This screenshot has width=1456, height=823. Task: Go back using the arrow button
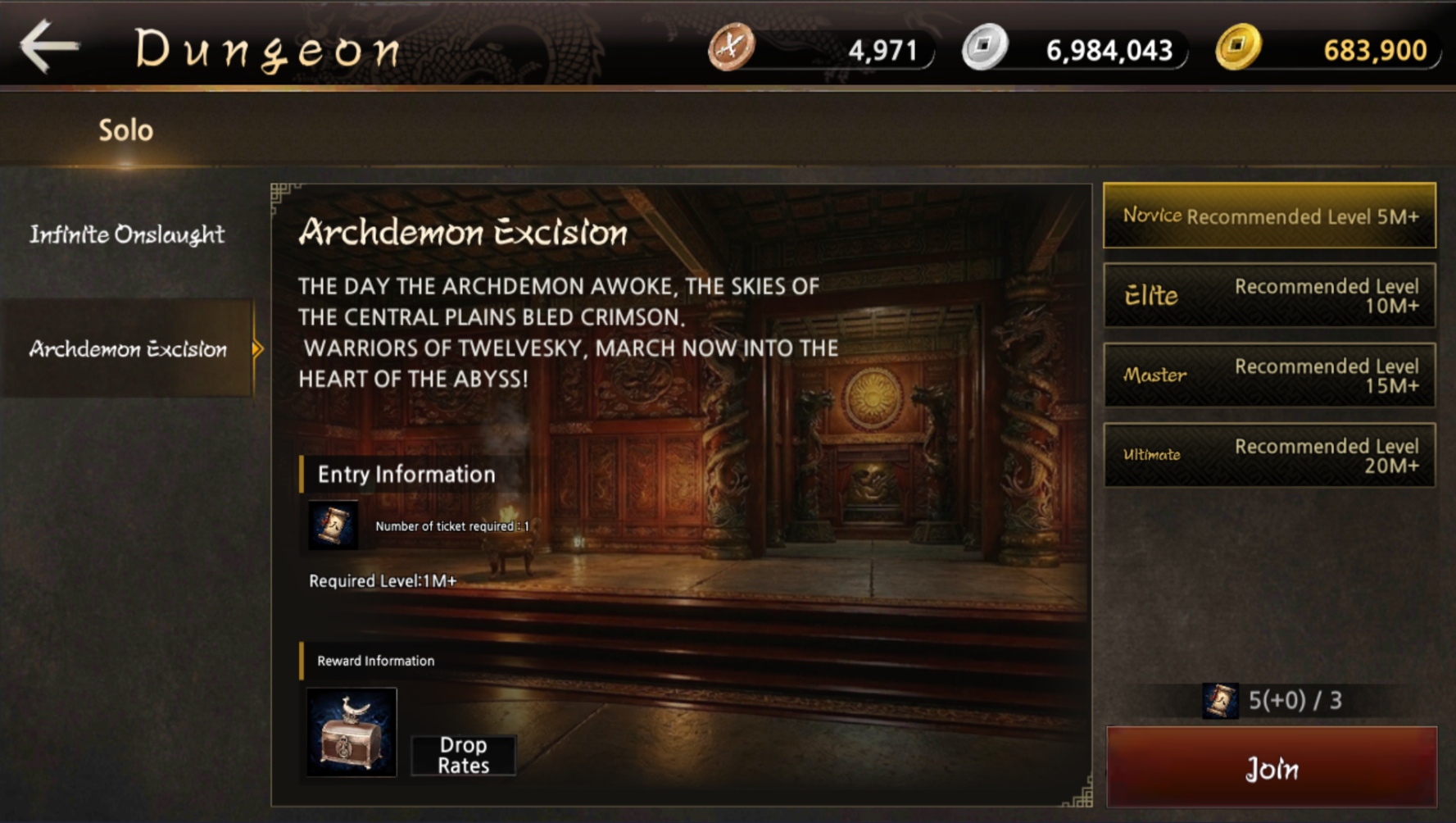tap(49, 47)
